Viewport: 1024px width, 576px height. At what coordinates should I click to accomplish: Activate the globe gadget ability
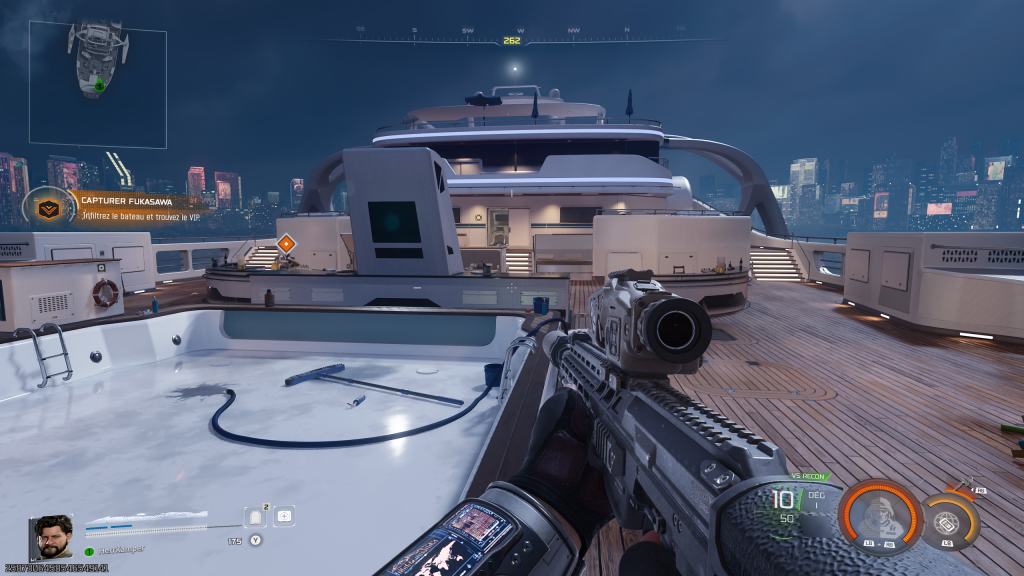point(945,521)
